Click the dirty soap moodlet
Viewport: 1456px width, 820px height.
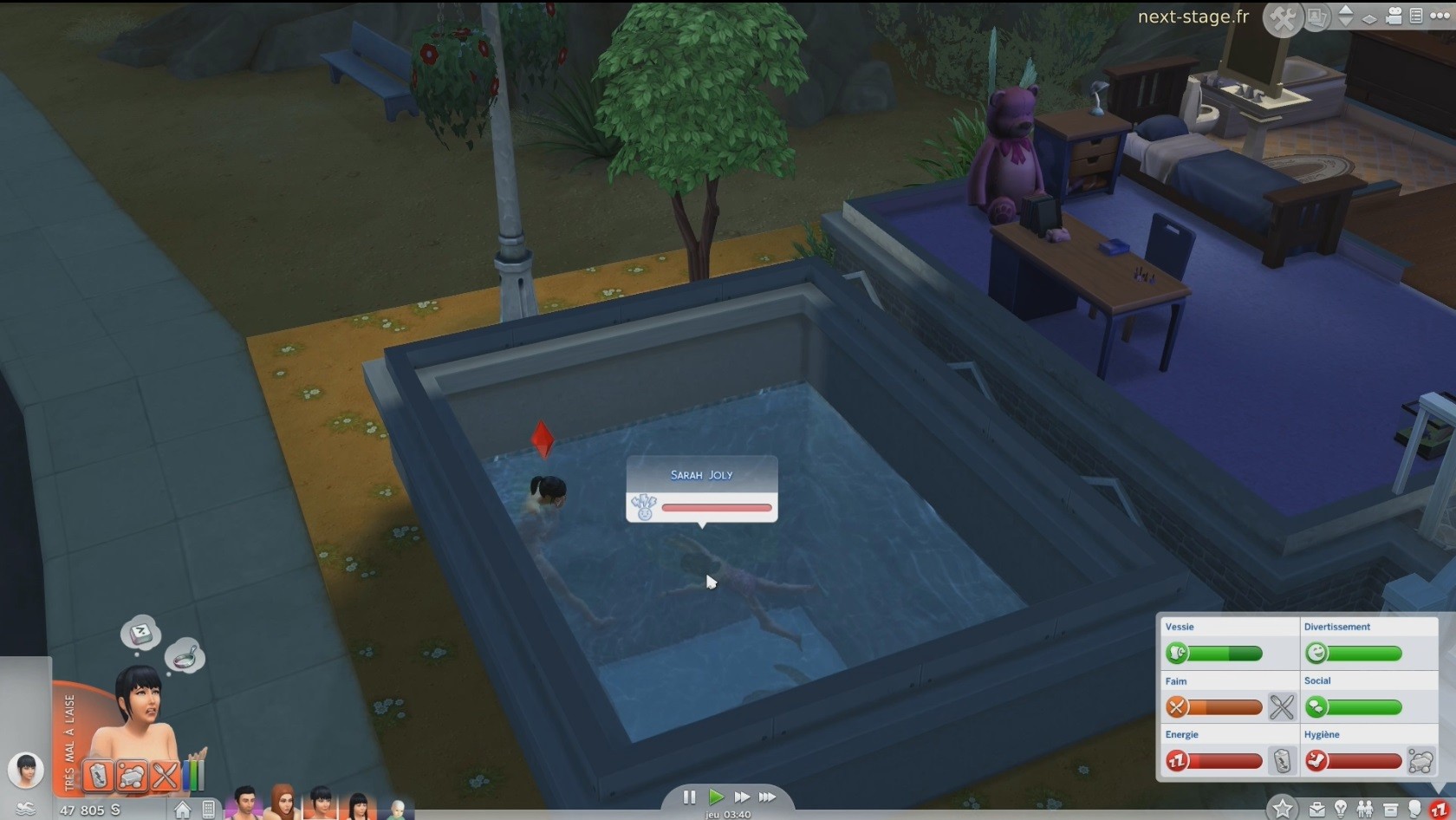[132, 775]
